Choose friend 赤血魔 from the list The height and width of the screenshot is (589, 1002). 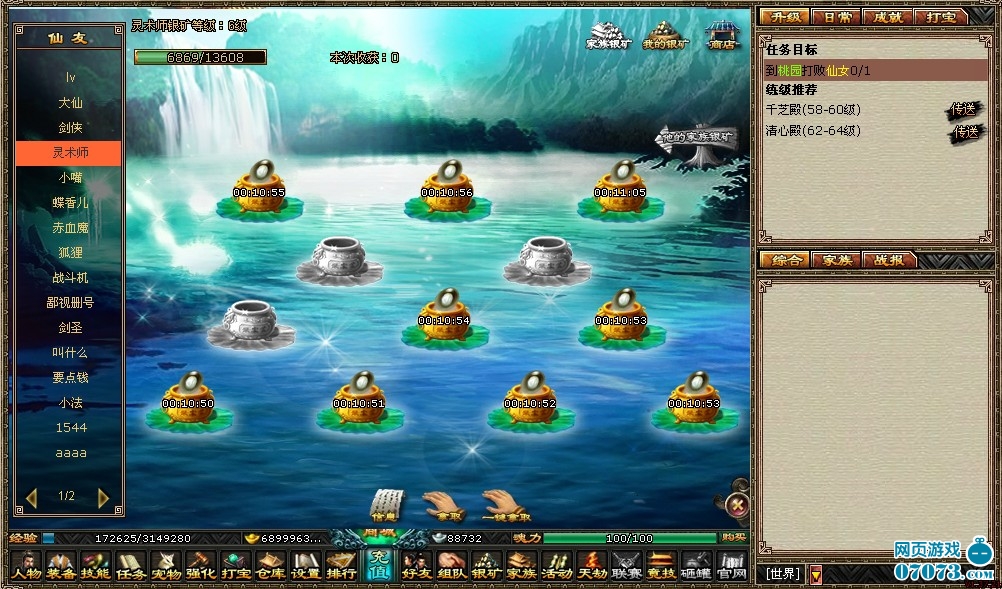click(x=70, y=227)
